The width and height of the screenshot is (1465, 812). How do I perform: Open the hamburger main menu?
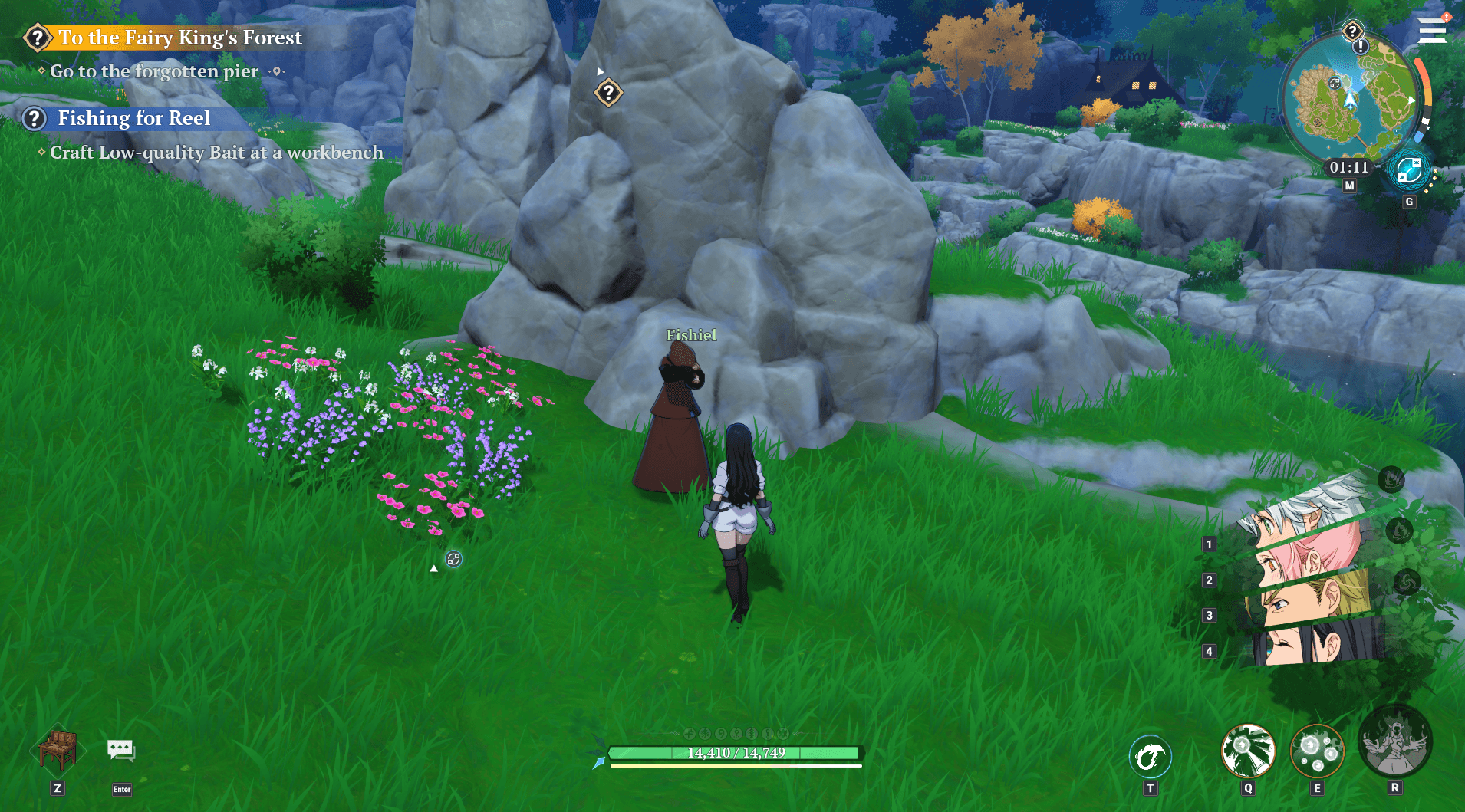point(1431,31)
